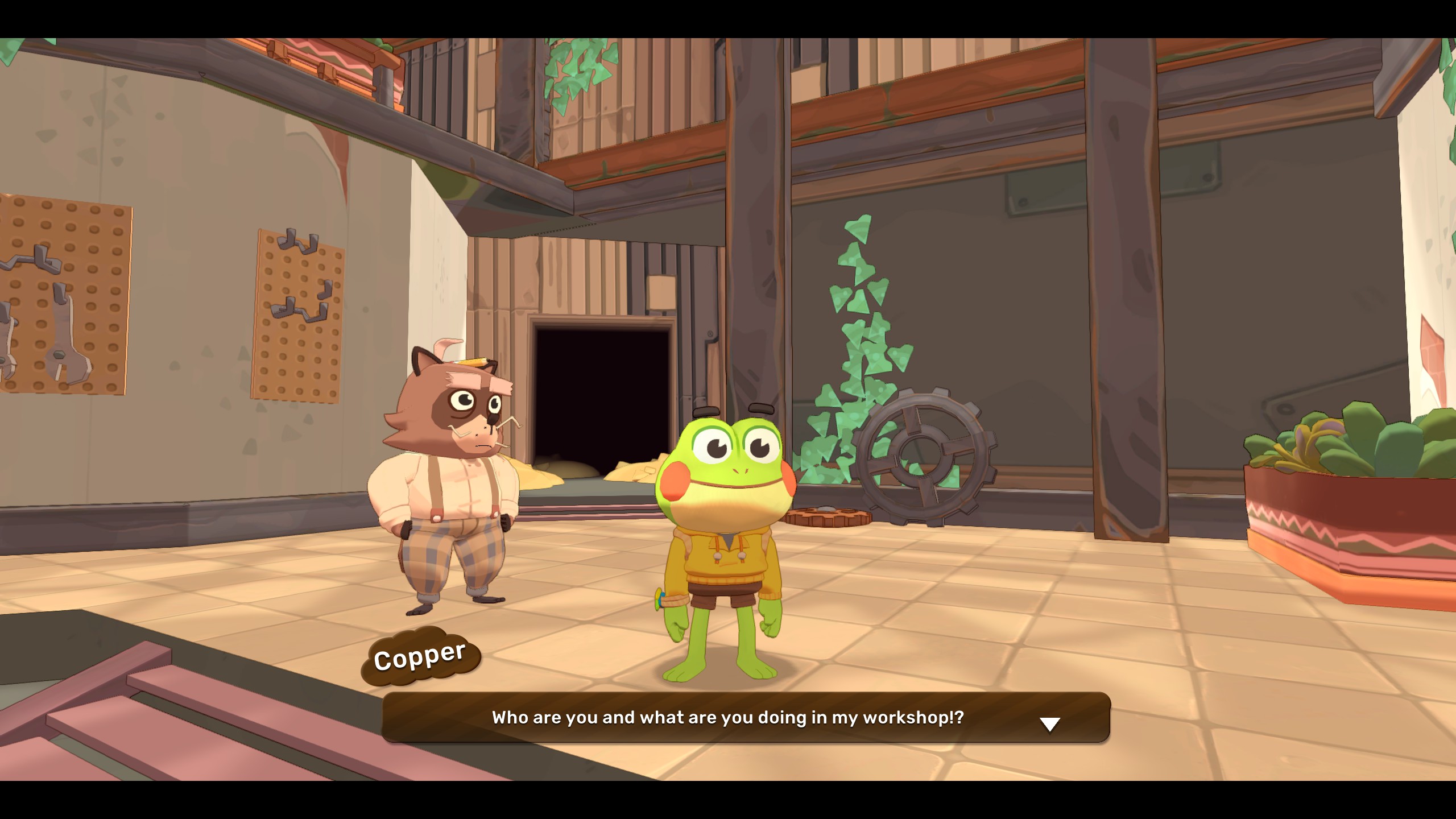The height and width of the screenshot is (819, 1456).
Task: Advance dialogue with the white arrow
Action: pyautogui.click(x=1049, y=724)
